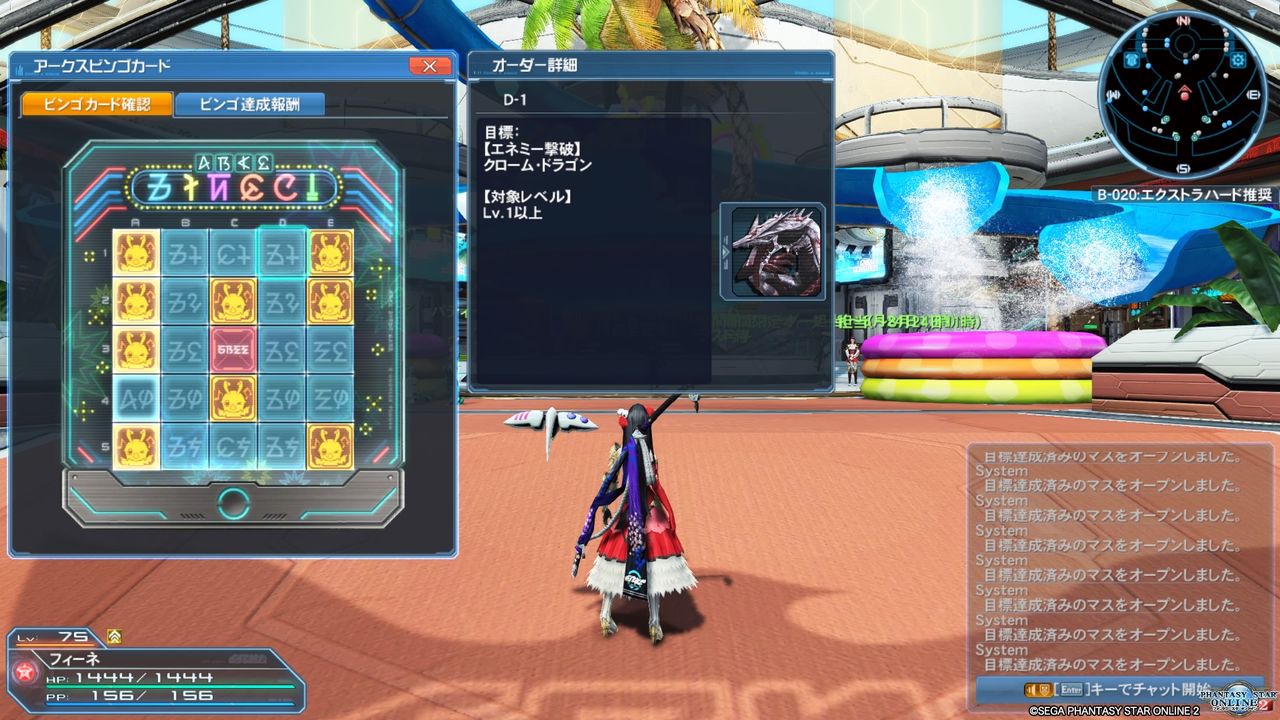Click the rappy icon in column C row 2

tap(233, 301)
